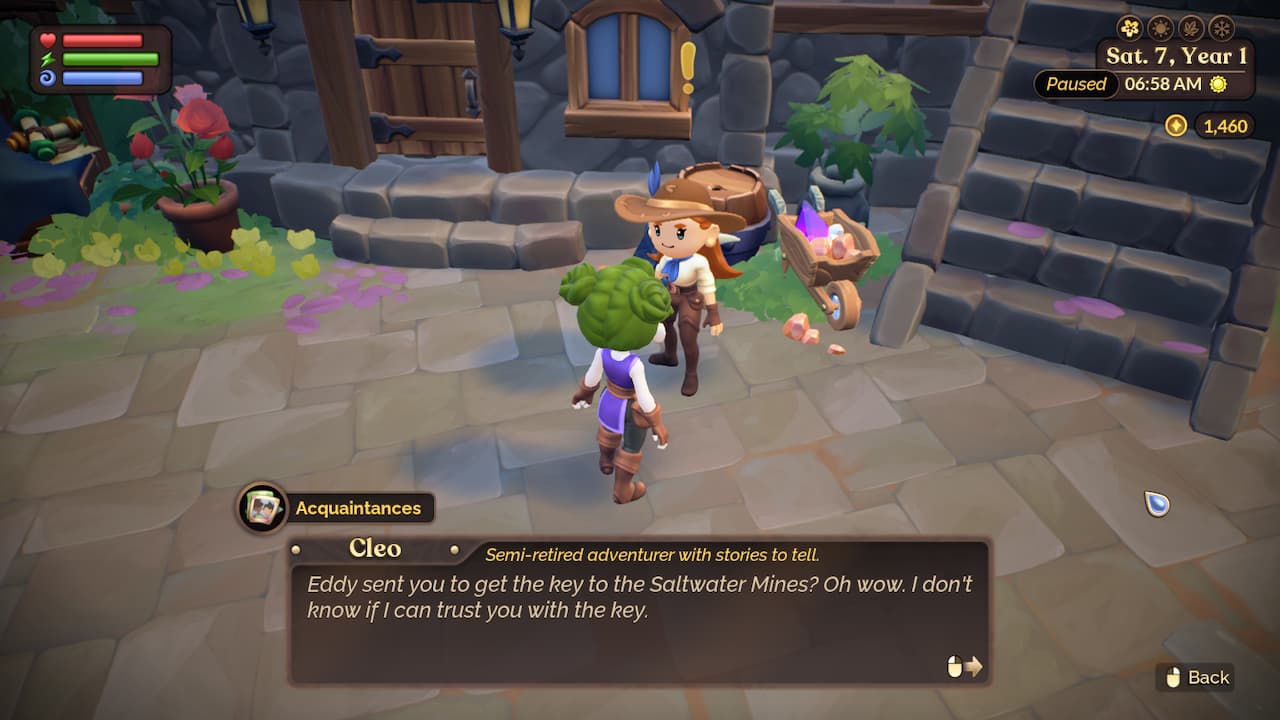The image size is (1280, 720).
Task: Select the summer sun season icon
Action: pyautogui.click(x=1160, y=28)
